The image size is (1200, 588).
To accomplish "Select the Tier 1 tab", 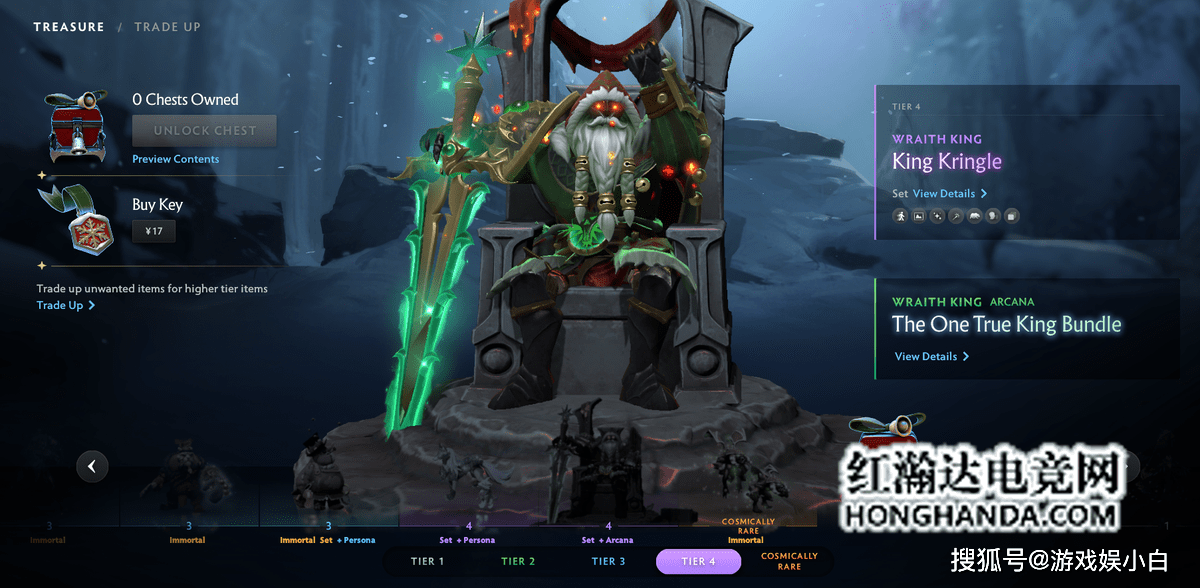I will coord(427,561).
